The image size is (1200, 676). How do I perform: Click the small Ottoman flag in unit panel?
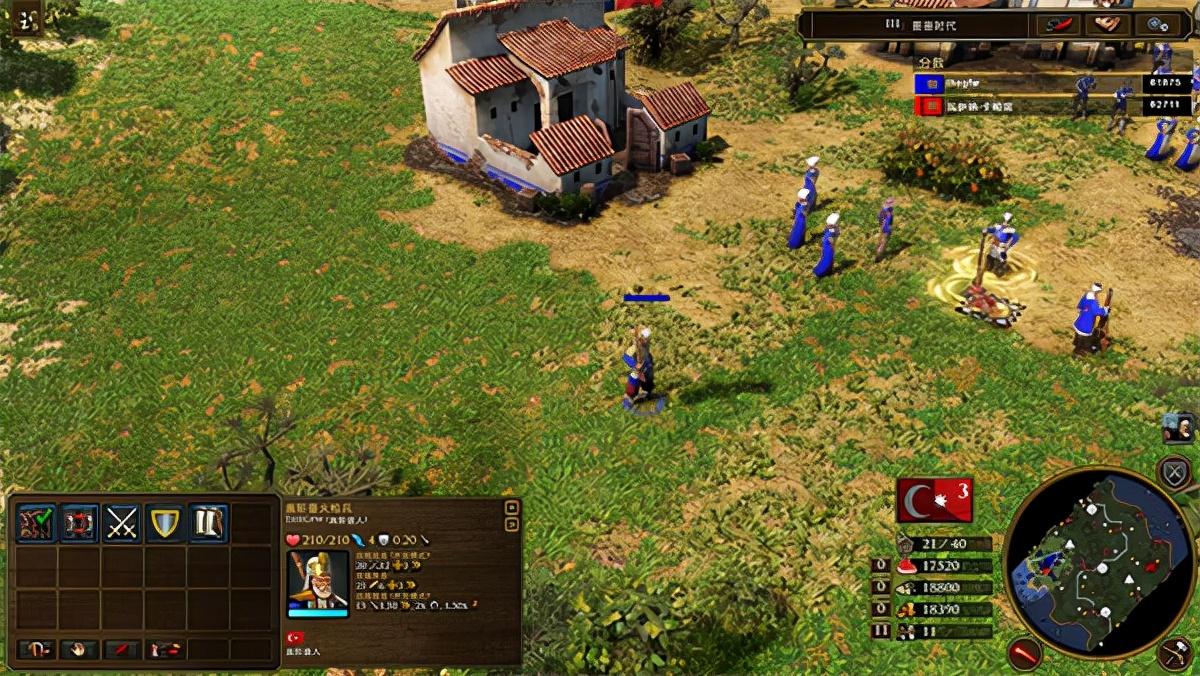[295, 638]
